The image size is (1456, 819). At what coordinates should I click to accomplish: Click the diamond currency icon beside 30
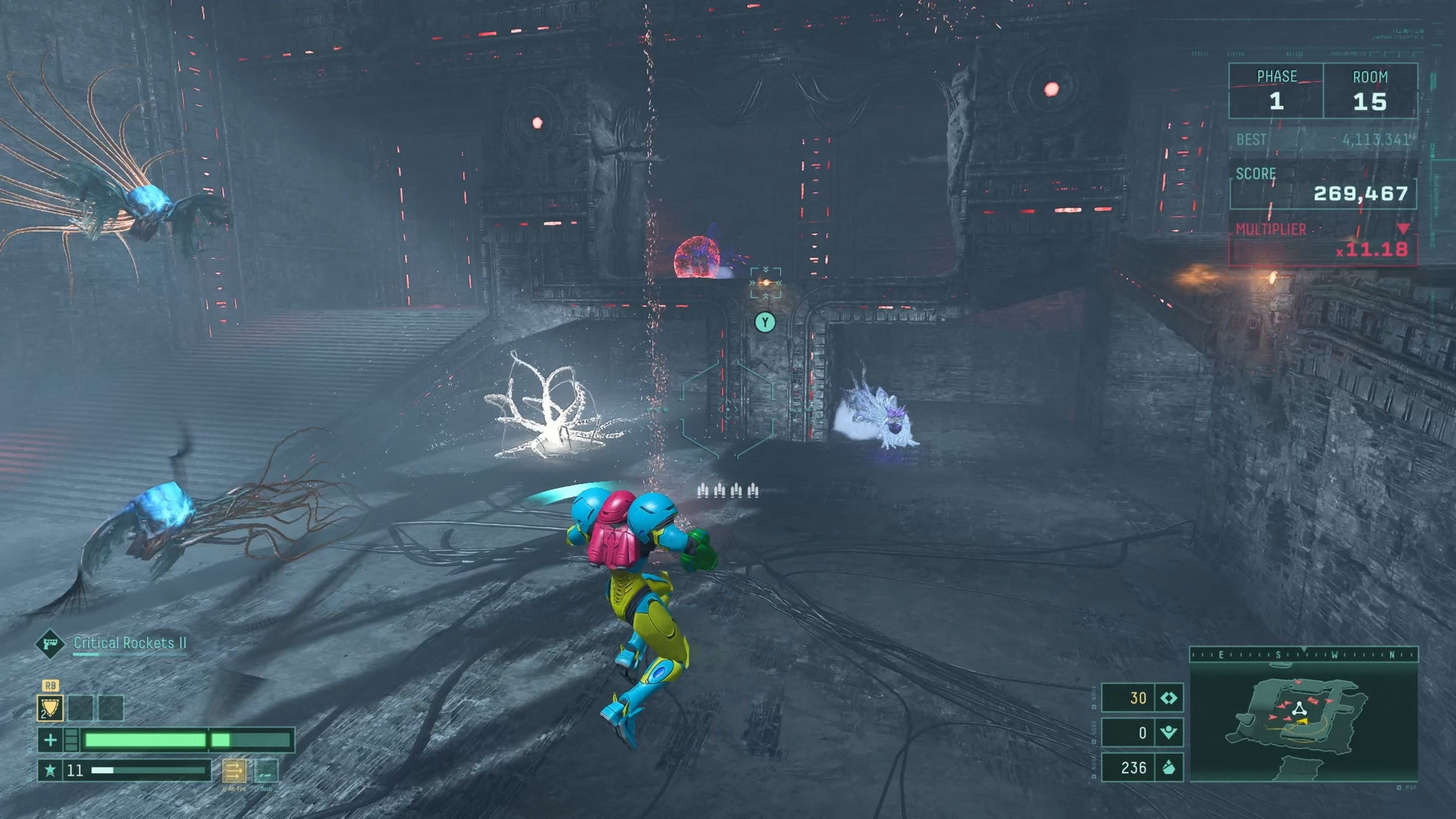(1169, 698)
